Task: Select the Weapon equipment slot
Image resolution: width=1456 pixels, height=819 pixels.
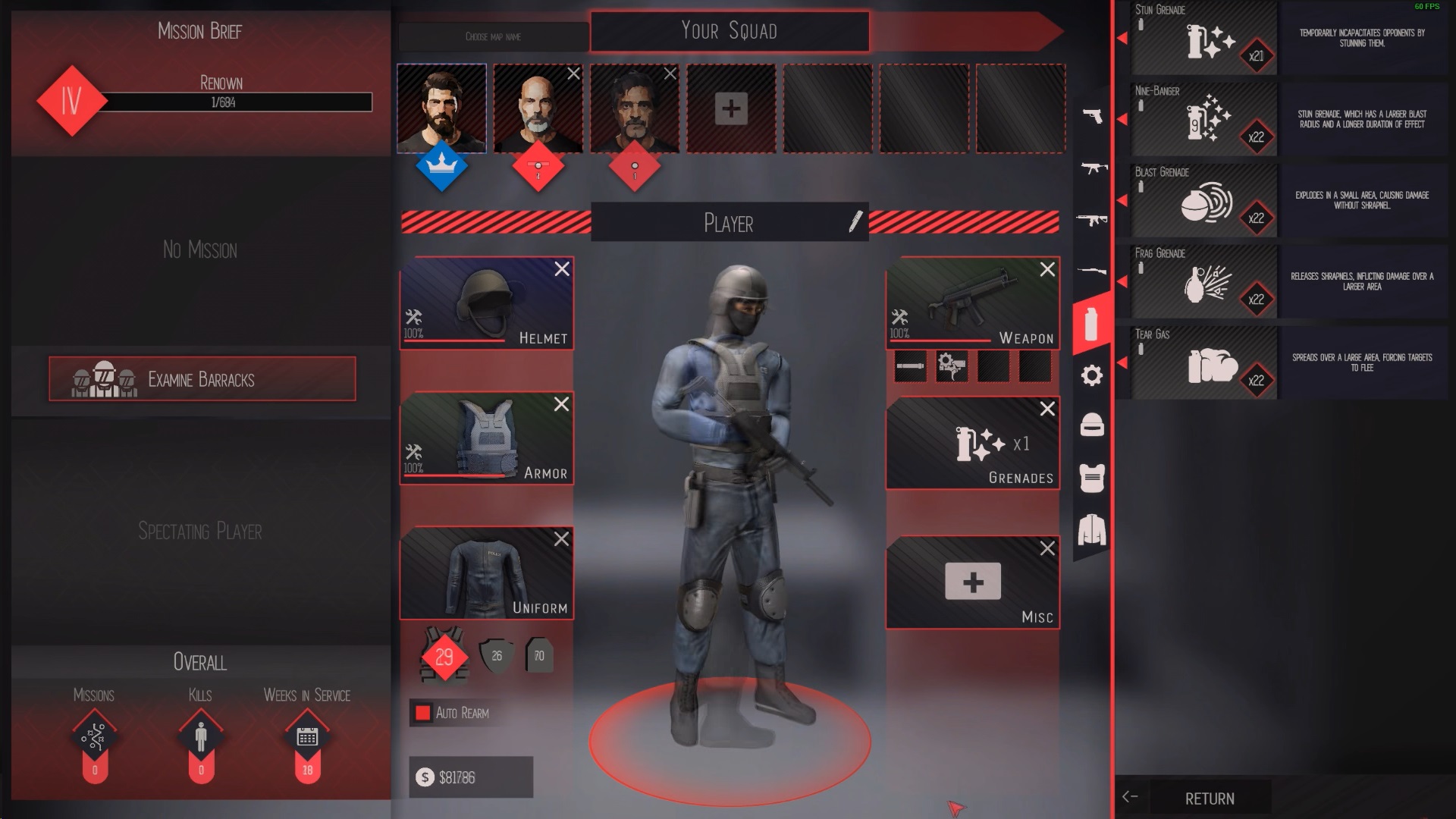Action: point(972,303)
